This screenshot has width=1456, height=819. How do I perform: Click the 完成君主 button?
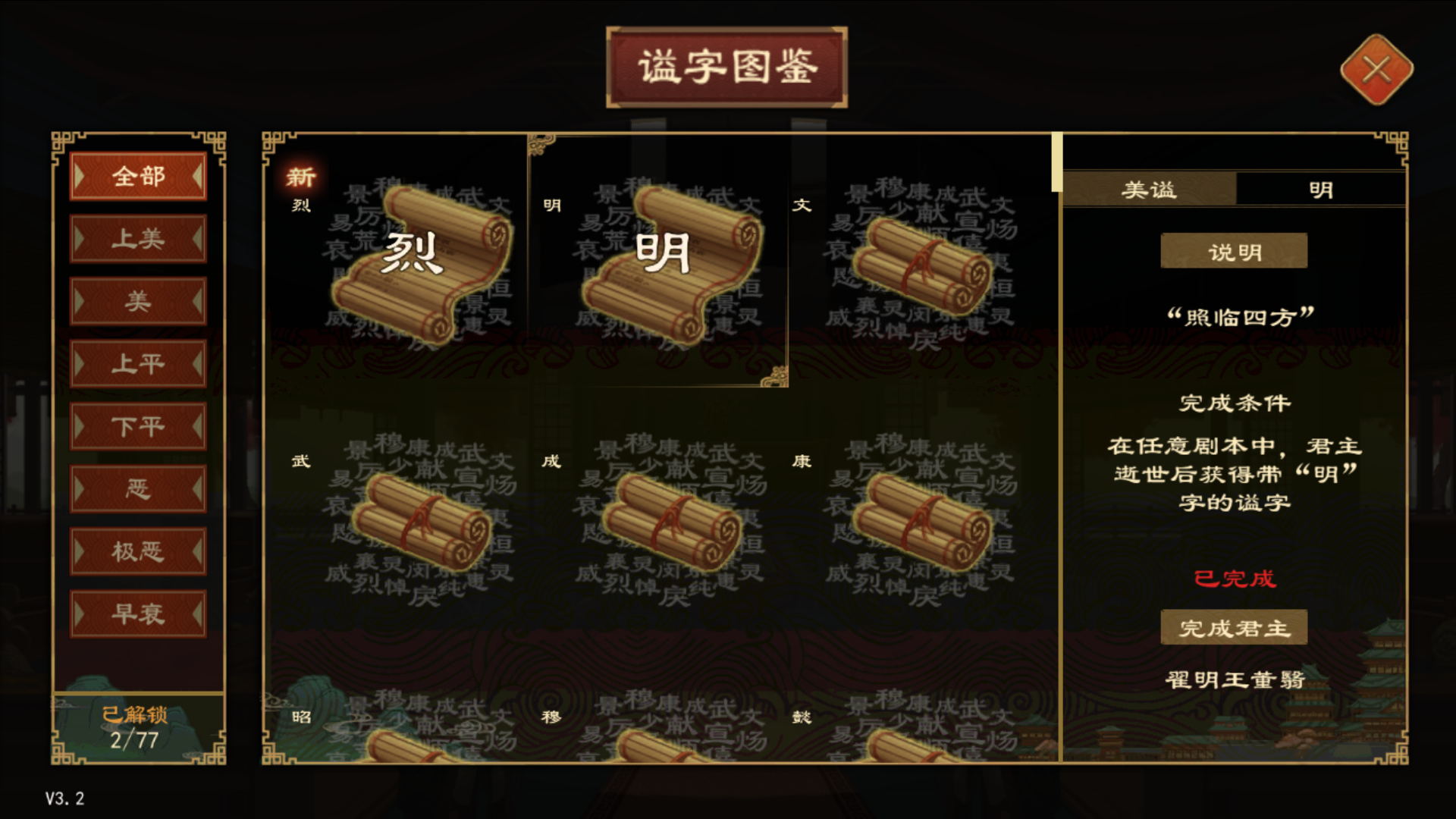1234,627
